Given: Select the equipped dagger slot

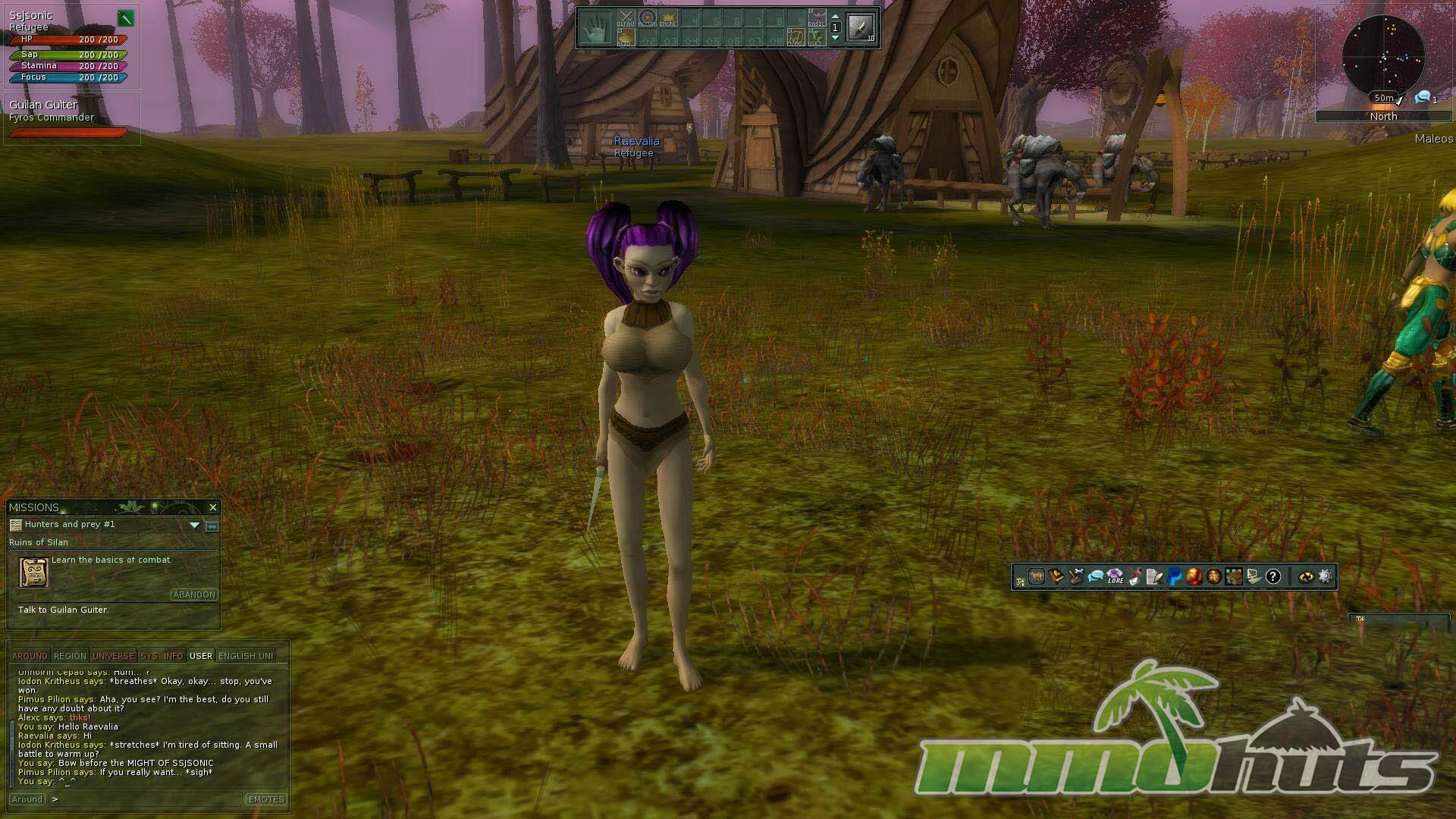Looking at the screenshot, I should point(861,27).
